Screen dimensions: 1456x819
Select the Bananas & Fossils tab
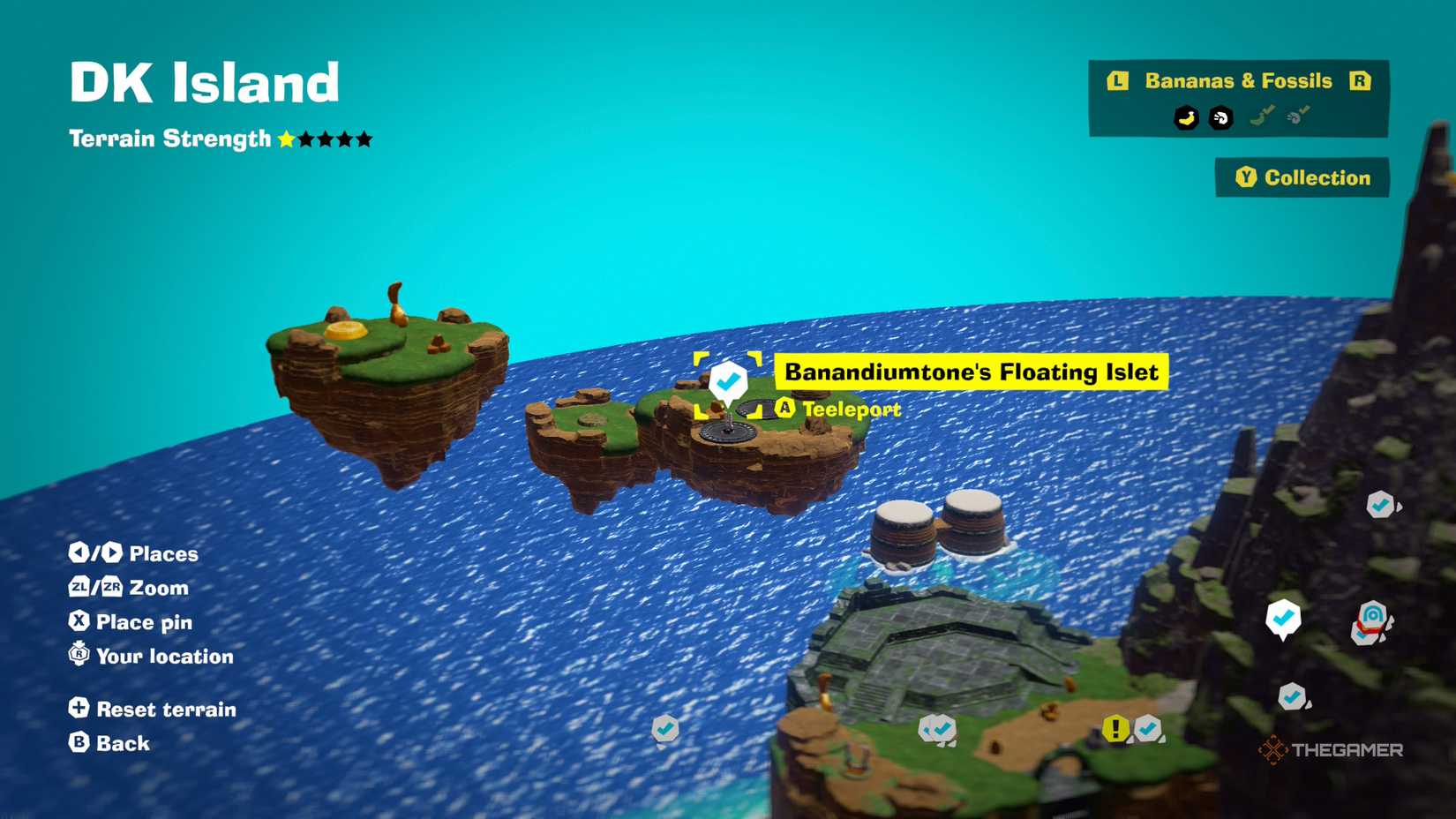1238,80
